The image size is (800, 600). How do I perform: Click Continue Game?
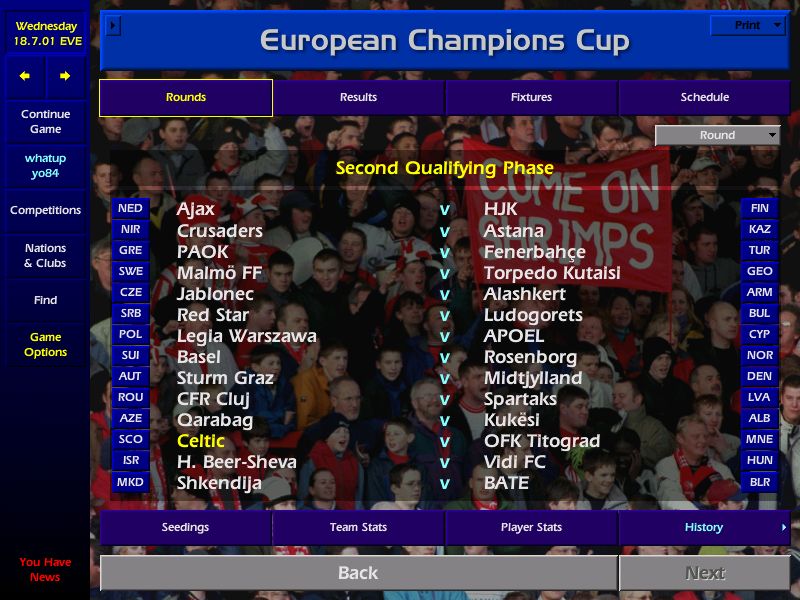(45, 121)
